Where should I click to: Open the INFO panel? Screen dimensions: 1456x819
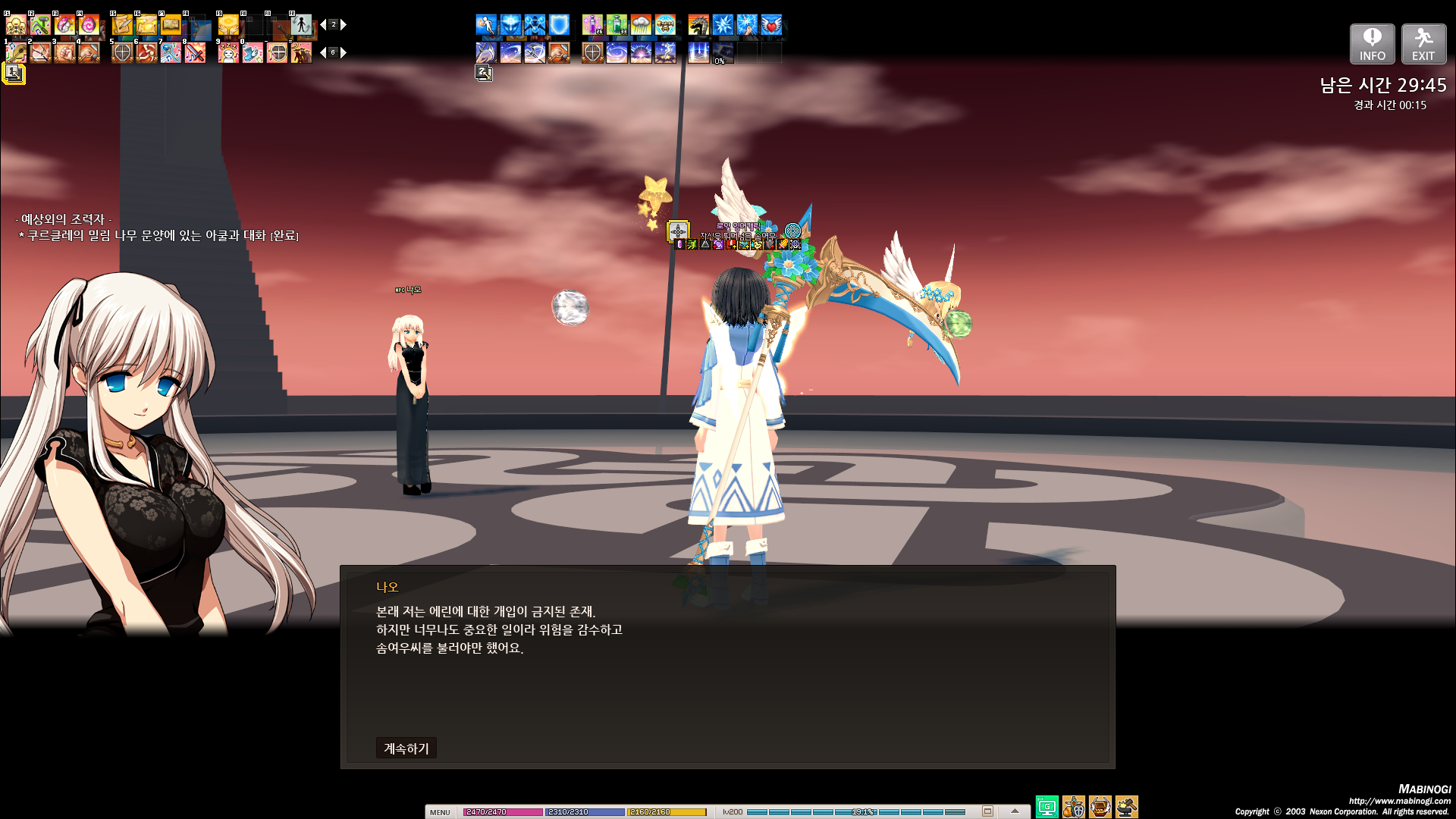(1372, 44)
